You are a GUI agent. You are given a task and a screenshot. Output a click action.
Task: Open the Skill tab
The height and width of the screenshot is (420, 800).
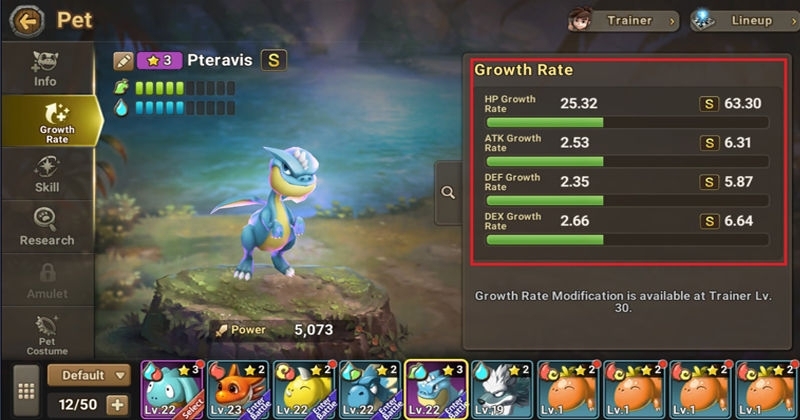(x=46, y=175)
